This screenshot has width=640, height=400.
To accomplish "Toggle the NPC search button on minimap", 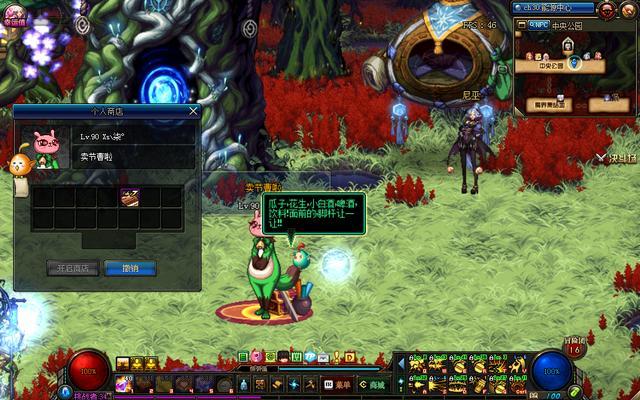I will coord(537,24).
